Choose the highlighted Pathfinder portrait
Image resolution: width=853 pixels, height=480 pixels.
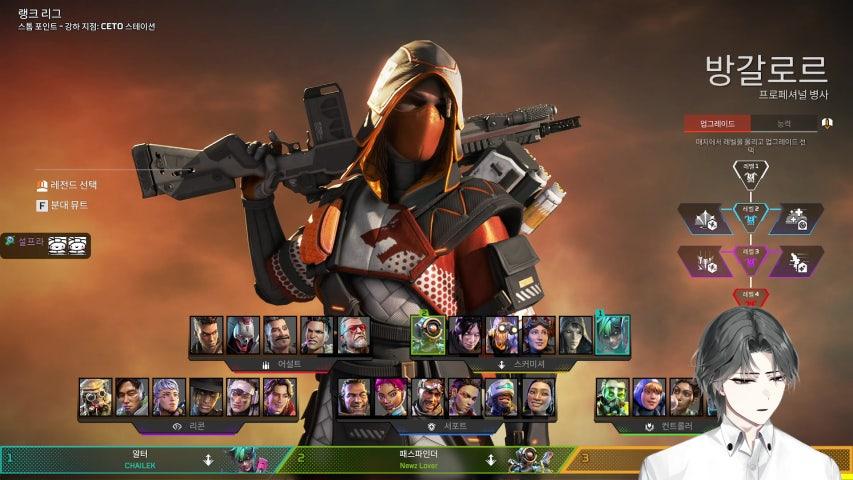[x=428, y=336]
